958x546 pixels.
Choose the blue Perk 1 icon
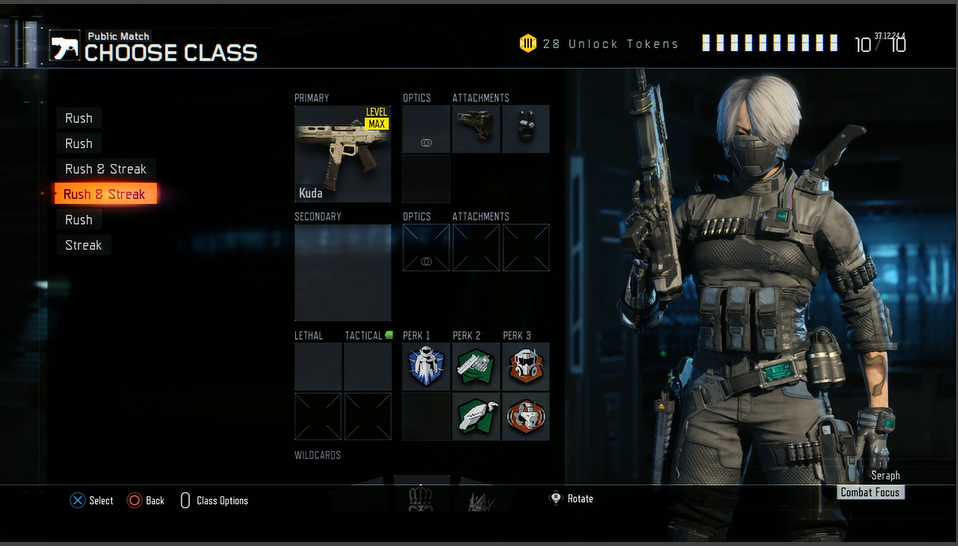point(426,367)
